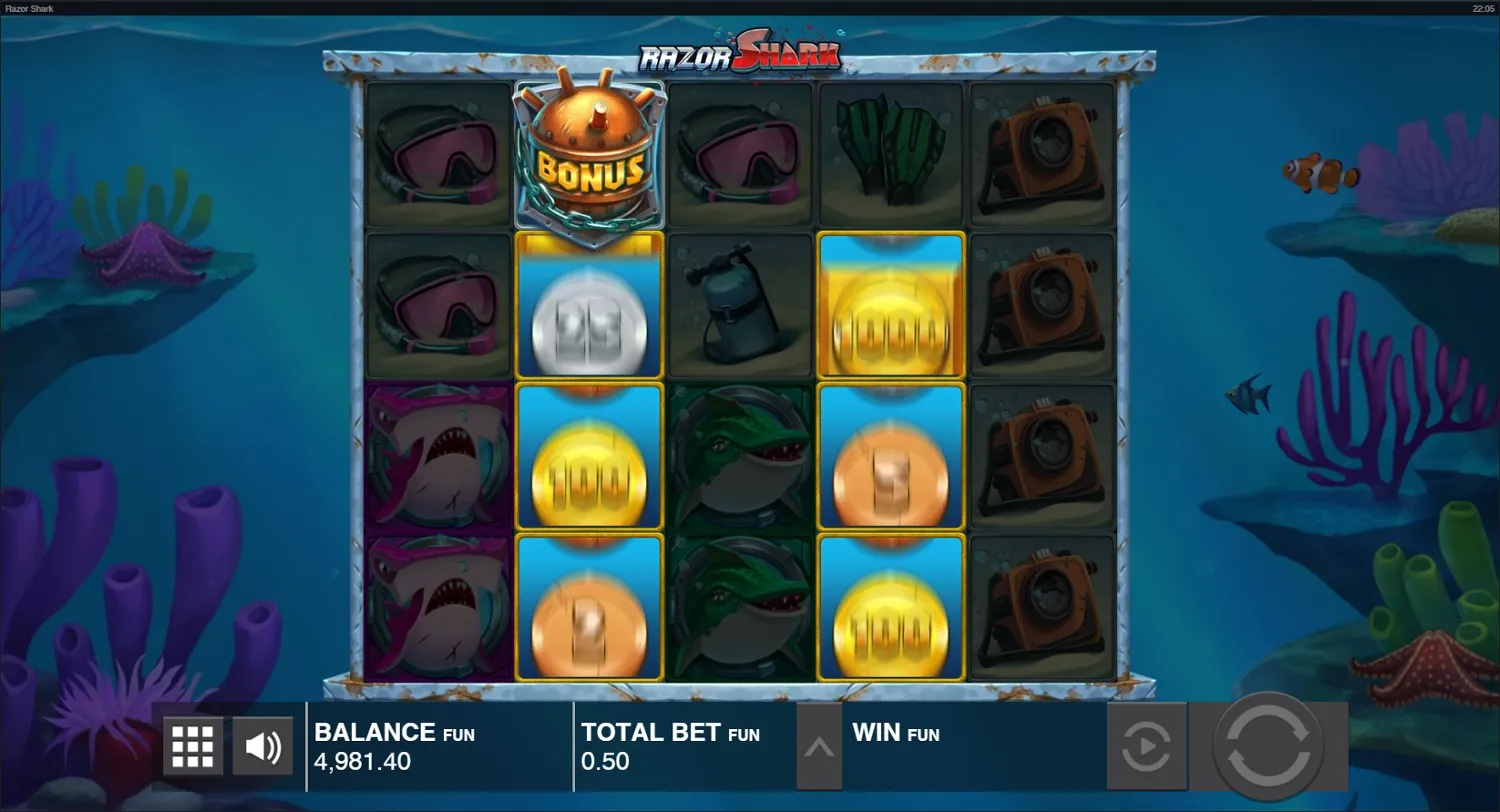Click the silver 25 coin symbol
This screenshot has width=1500, height=812.
pyautogui.click(x=588, y=305)
